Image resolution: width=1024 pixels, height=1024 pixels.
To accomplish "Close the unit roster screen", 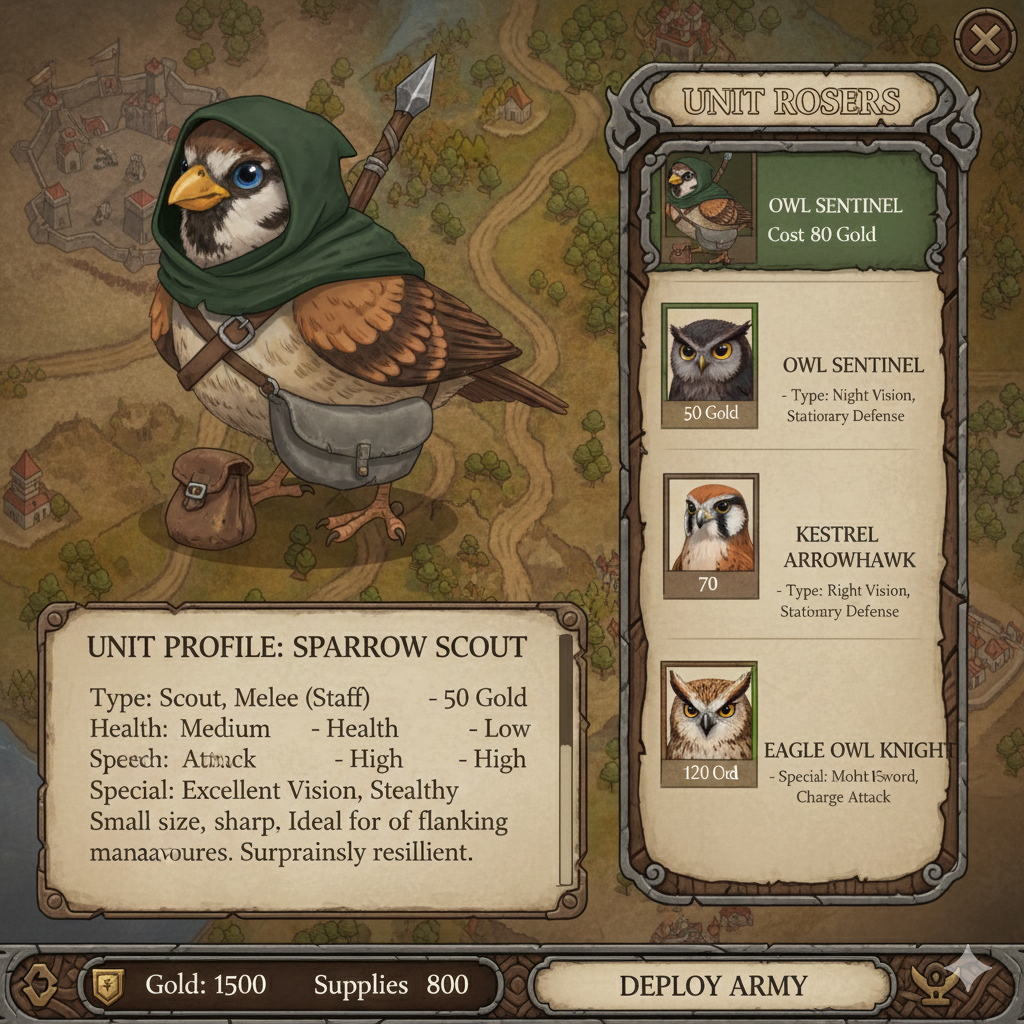I will click(x=985, y=41).
